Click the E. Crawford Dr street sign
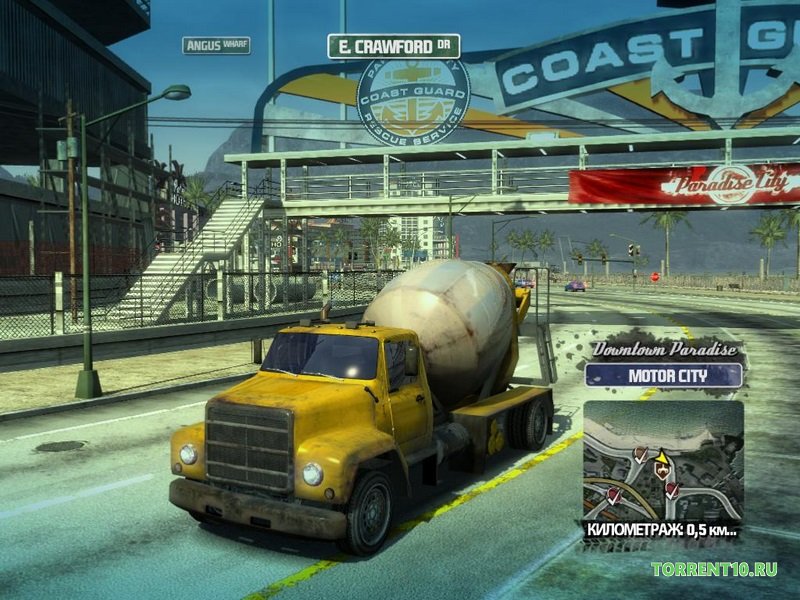This screenshot has width=800, height=600. pyautogui.click(x=393, y=46)
